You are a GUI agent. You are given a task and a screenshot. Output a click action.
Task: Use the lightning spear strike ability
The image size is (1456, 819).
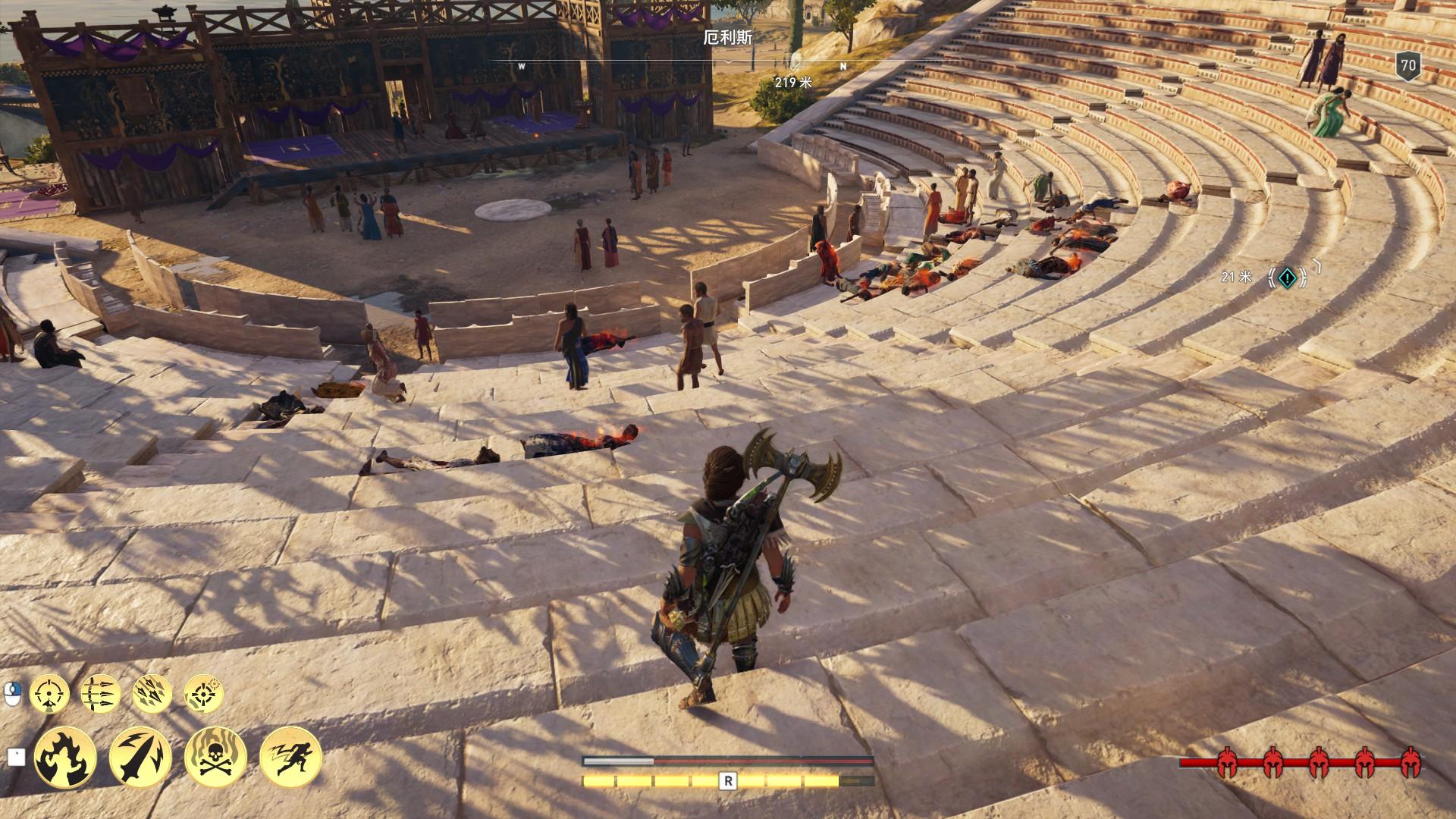pyautogui.click(x=140, y=758)
